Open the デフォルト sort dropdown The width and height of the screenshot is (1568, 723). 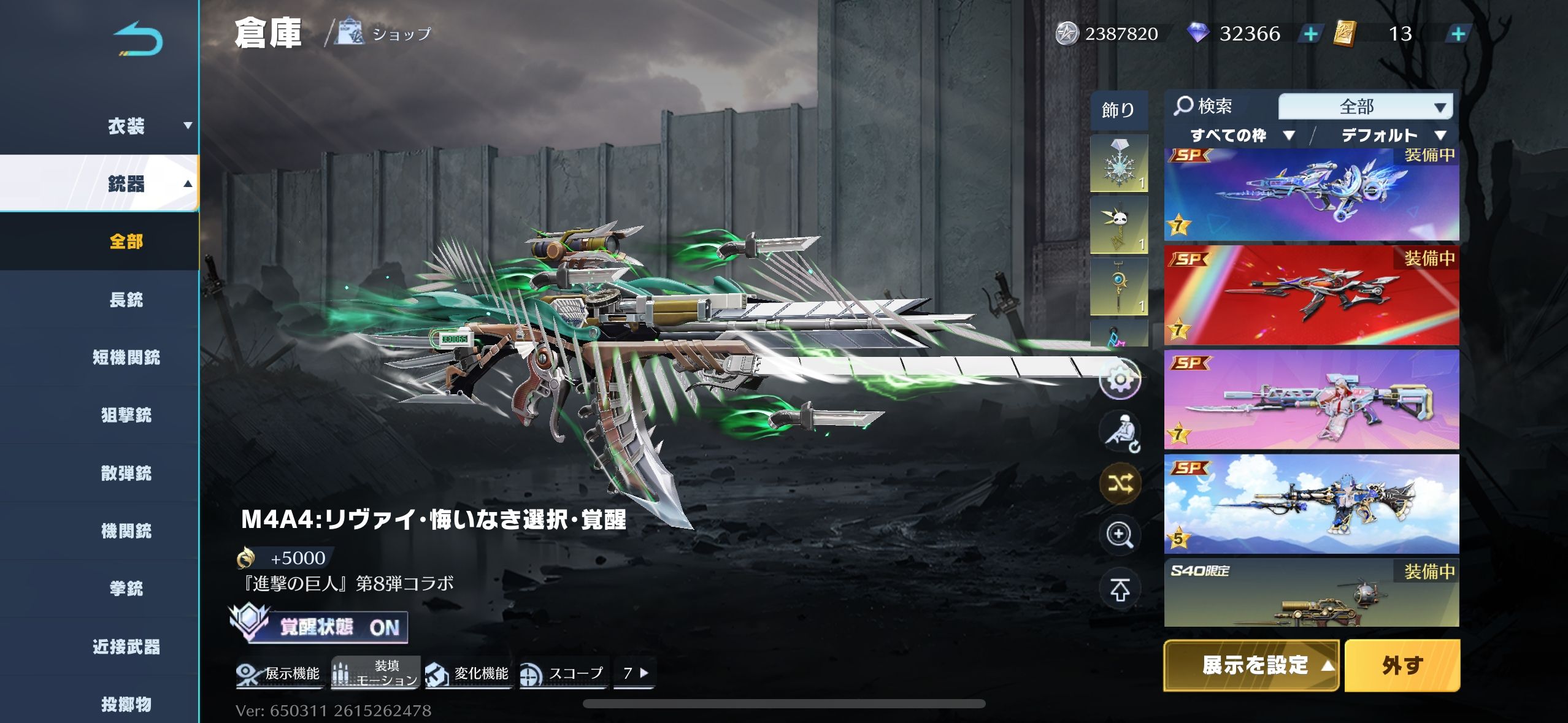click(x=1393, y=136)
